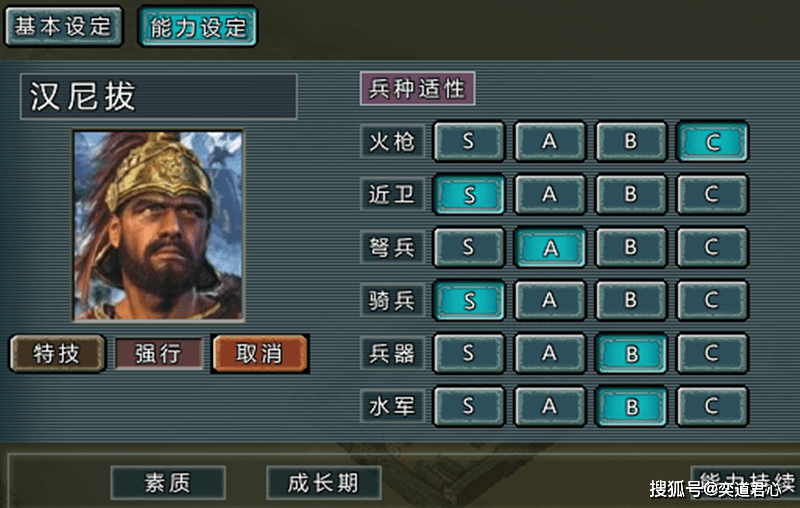This screenshot has height=508, width=800.
Task: Set 骑兵 aptitude to C
Action: [x=712, y=300]
